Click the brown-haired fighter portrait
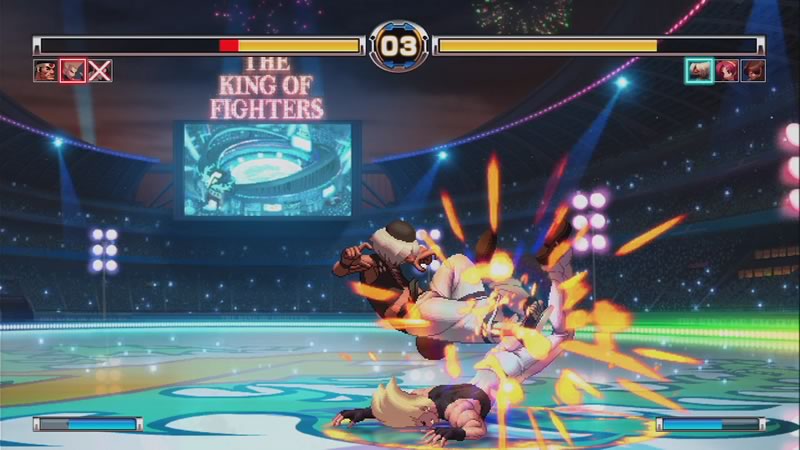Viewport: 800px width, 450px height. pyautogui.click(x=754, y=70)
